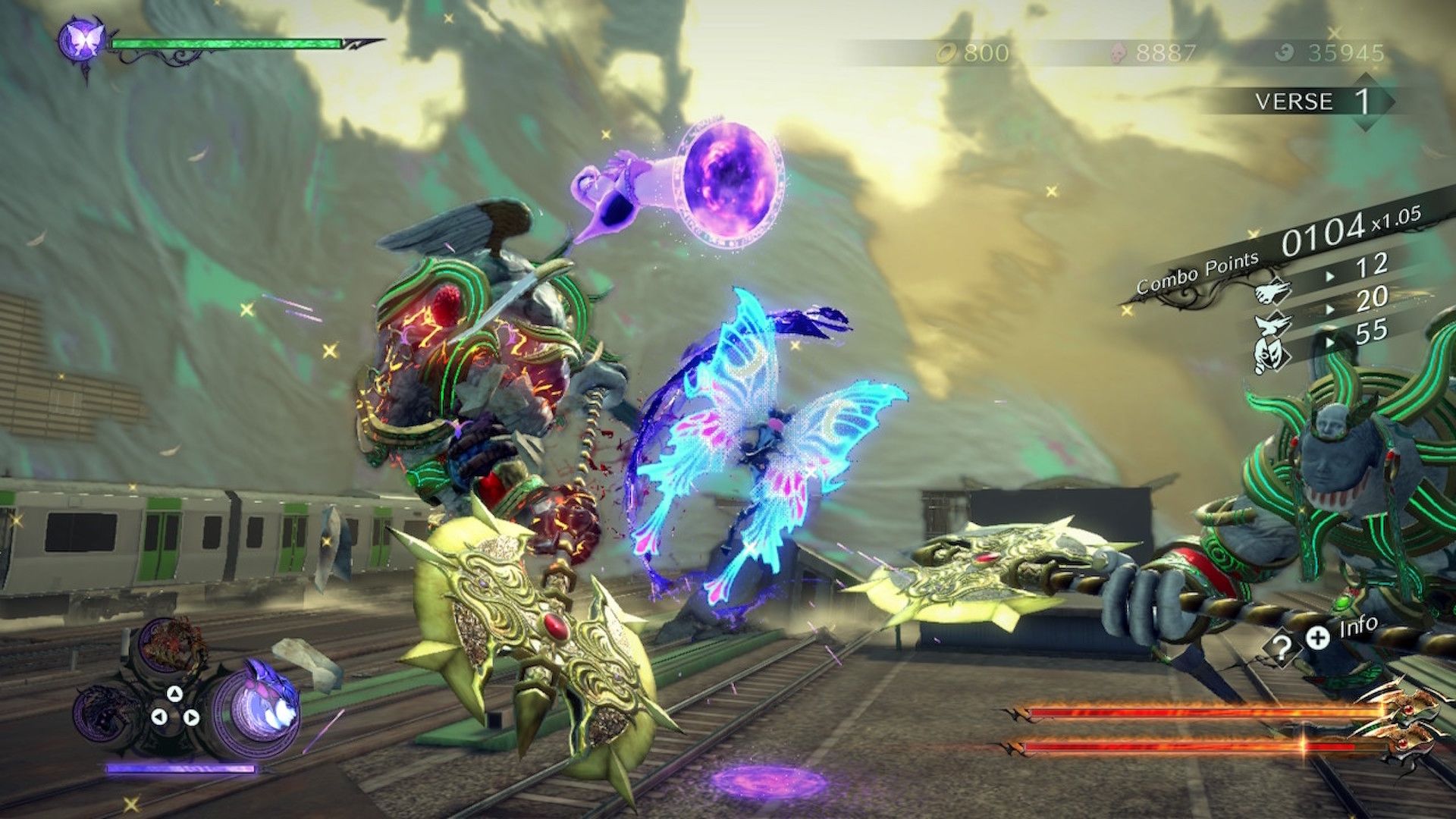Expand the arrow beside combo value 12
1456x819 pixels.
(1330, 275)
